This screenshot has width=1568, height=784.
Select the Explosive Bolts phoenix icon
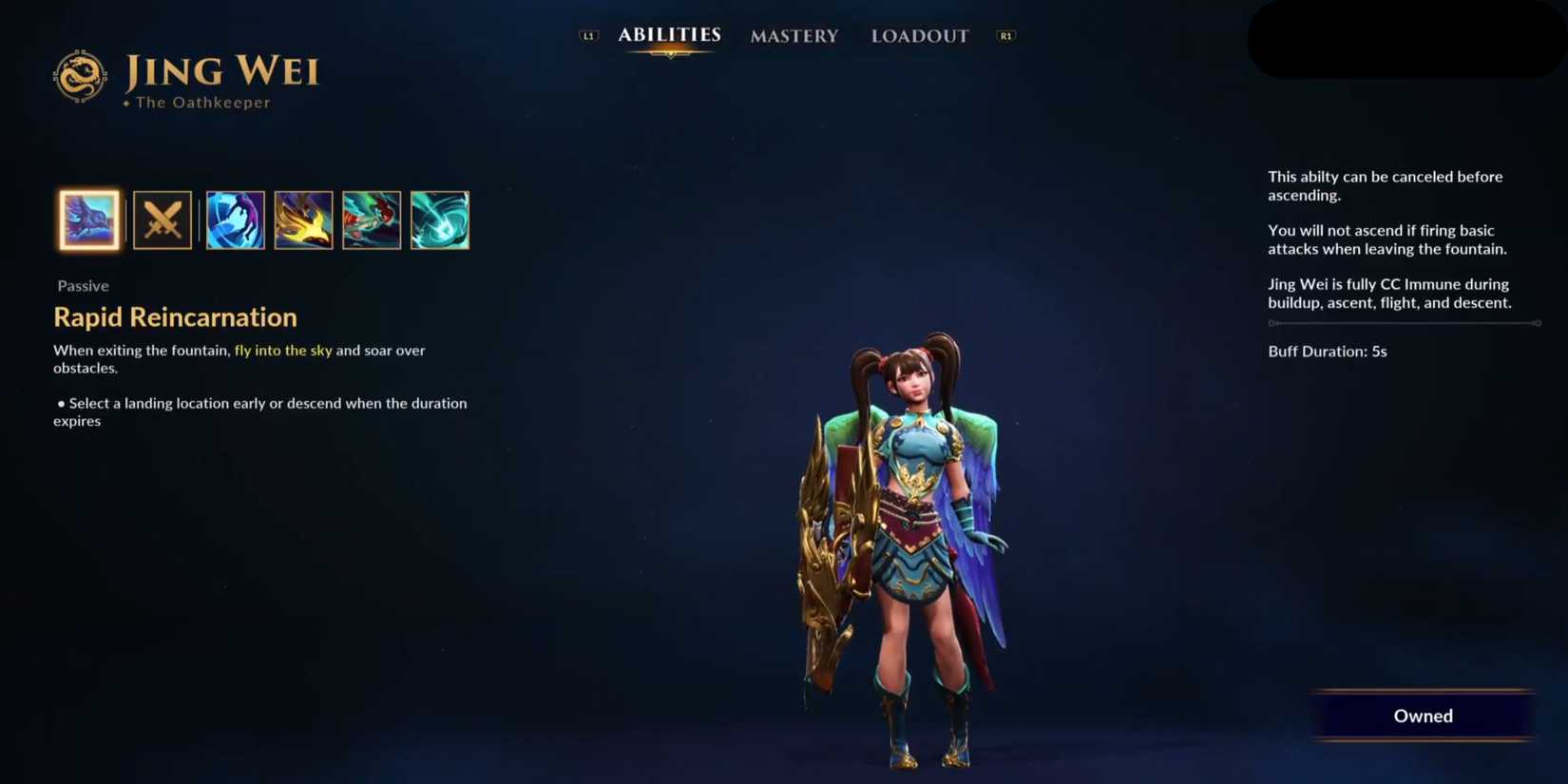point(303,220)
